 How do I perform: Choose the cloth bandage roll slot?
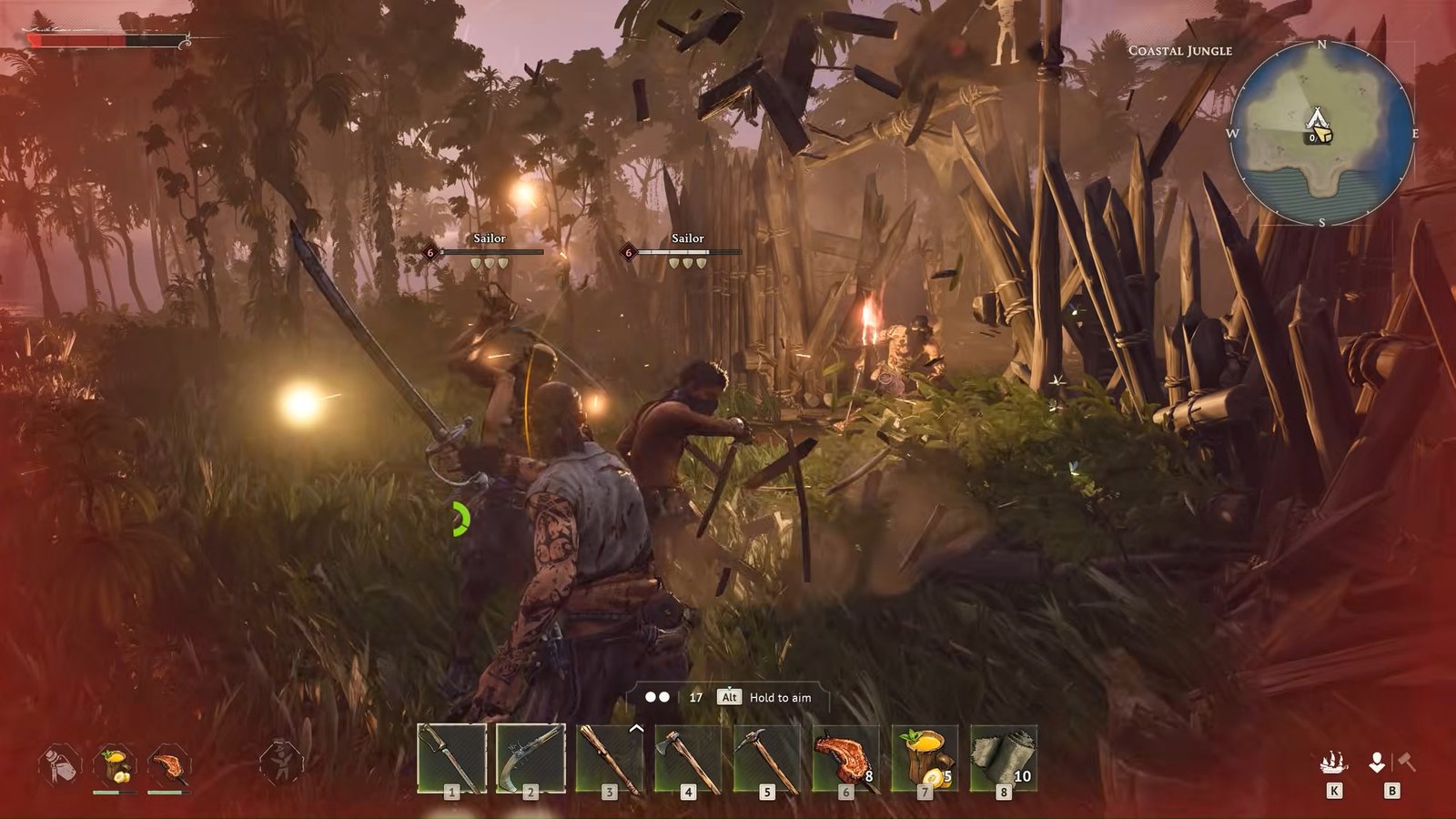coord(1003,758)
